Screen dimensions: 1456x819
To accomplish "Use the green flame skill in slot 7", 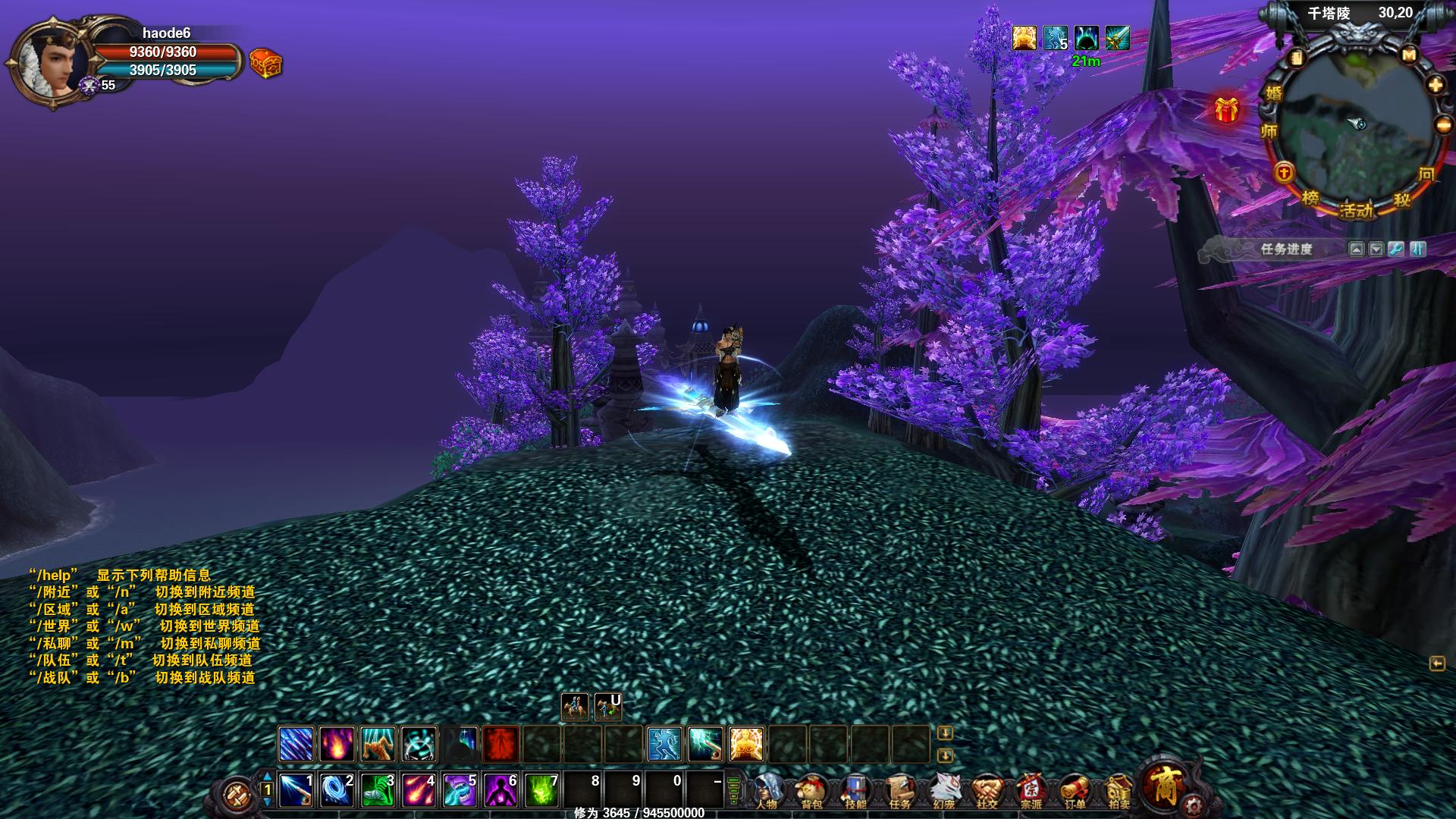I will [x=541, y=790].
